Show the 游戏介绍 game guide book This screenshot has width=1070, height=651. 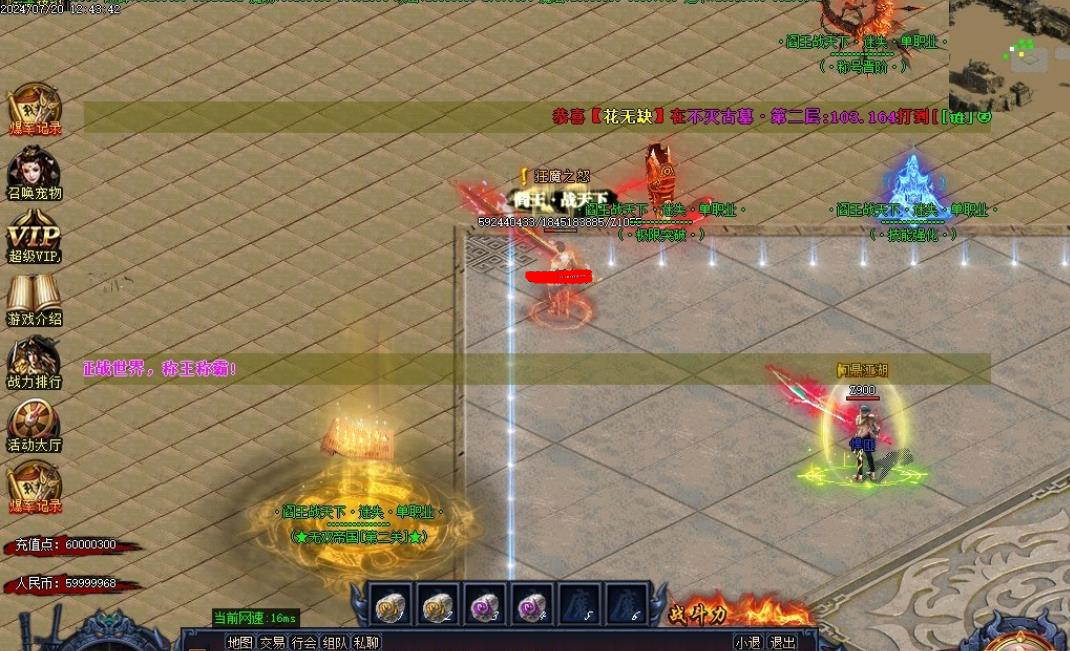pyautogui.click(x=34, y=300)
